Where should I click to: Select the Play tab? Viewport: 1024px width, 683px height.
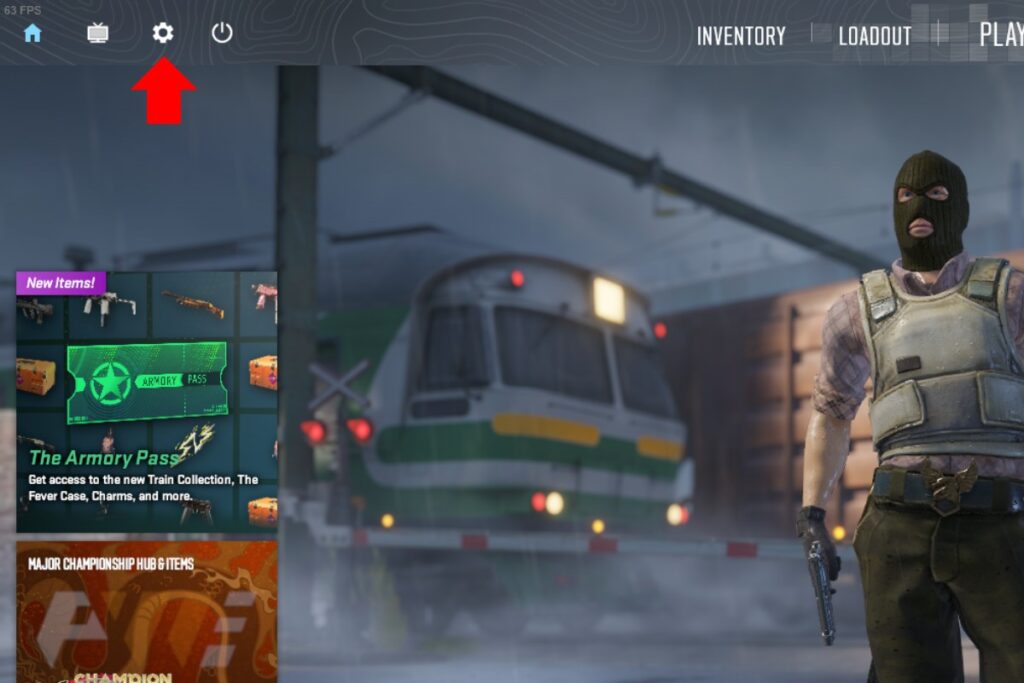click(x=1000, y=34)
